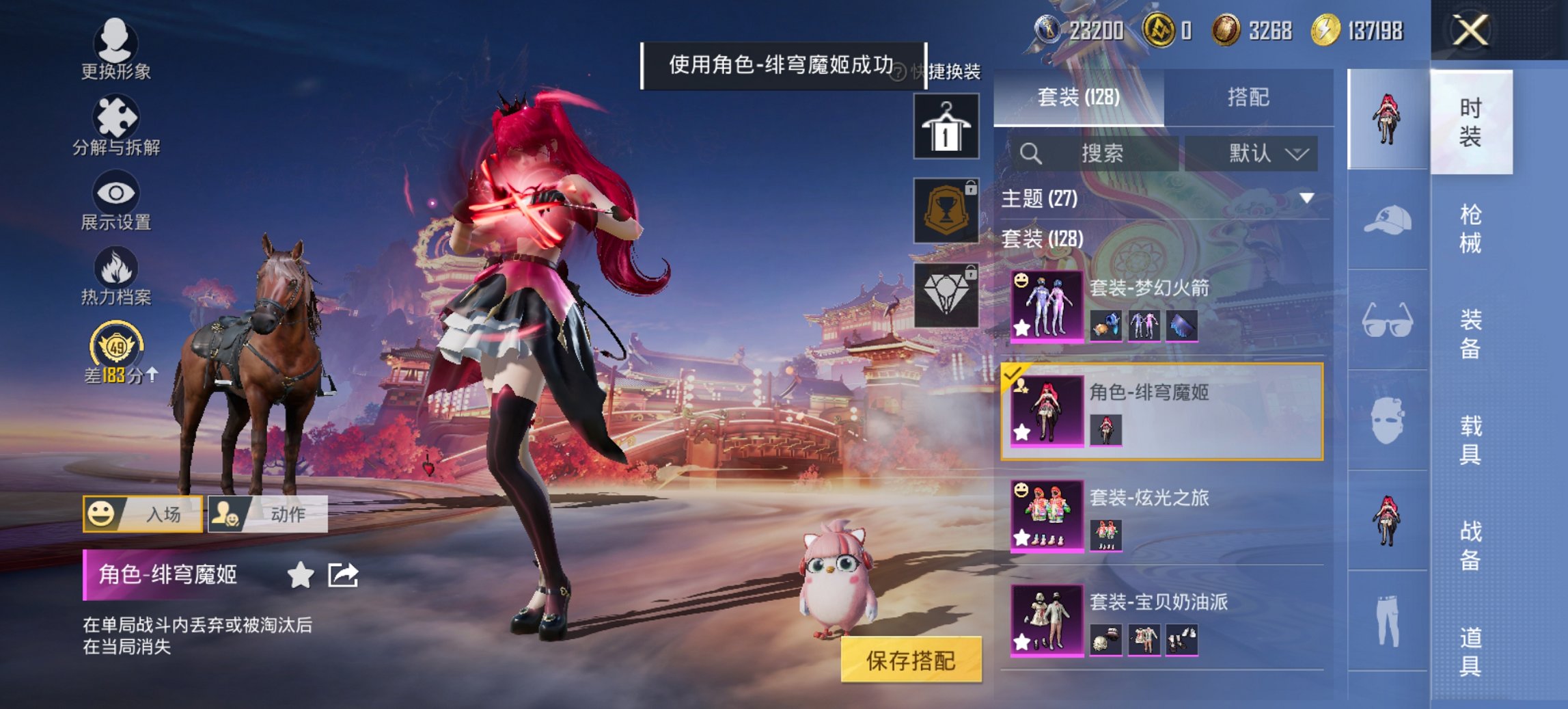Click the 搜索 search input field
The height and width of the screenshot is (709, 1568).
pos(1093,152)
